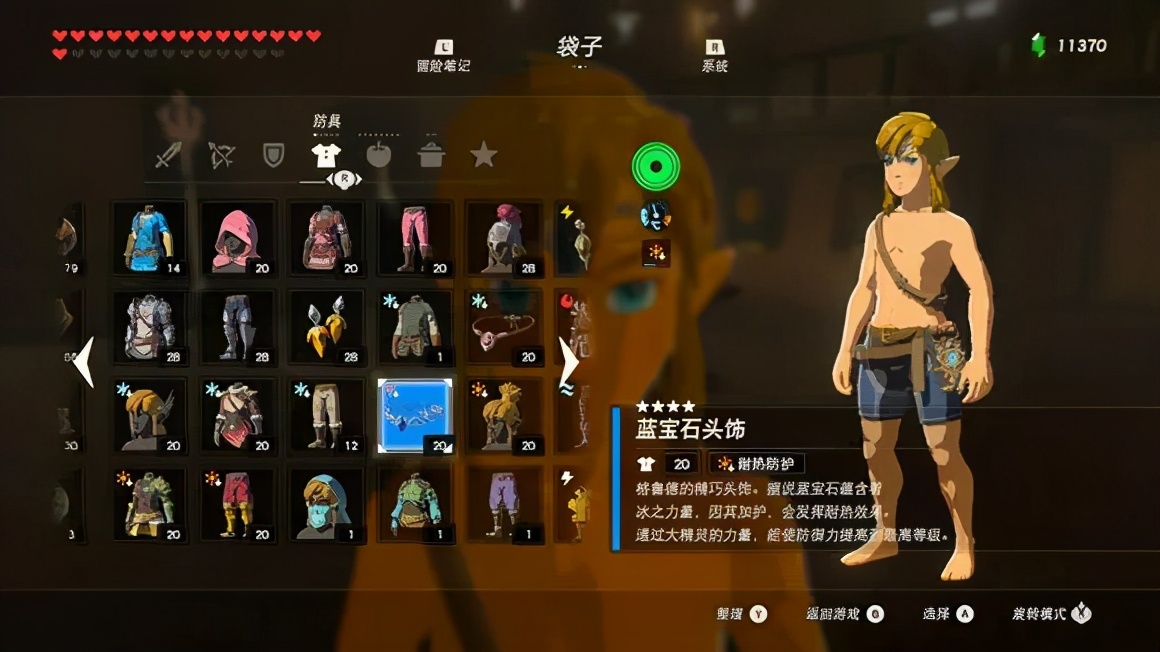Go to the next inventory page arrow
1160x652 pixels.
click(x=568, y=362)
